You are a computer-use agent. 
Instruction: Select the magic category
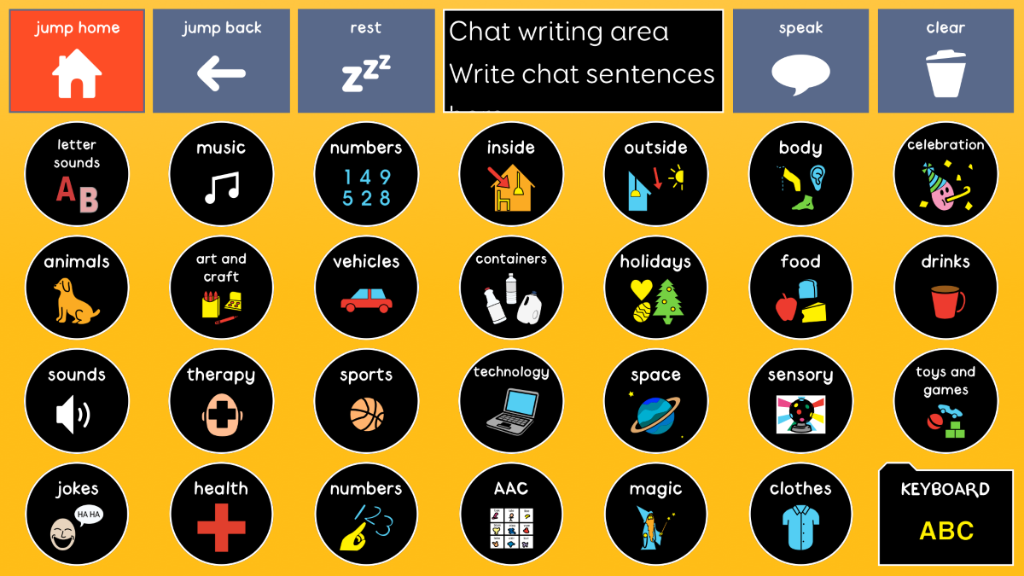pos(655,516)
